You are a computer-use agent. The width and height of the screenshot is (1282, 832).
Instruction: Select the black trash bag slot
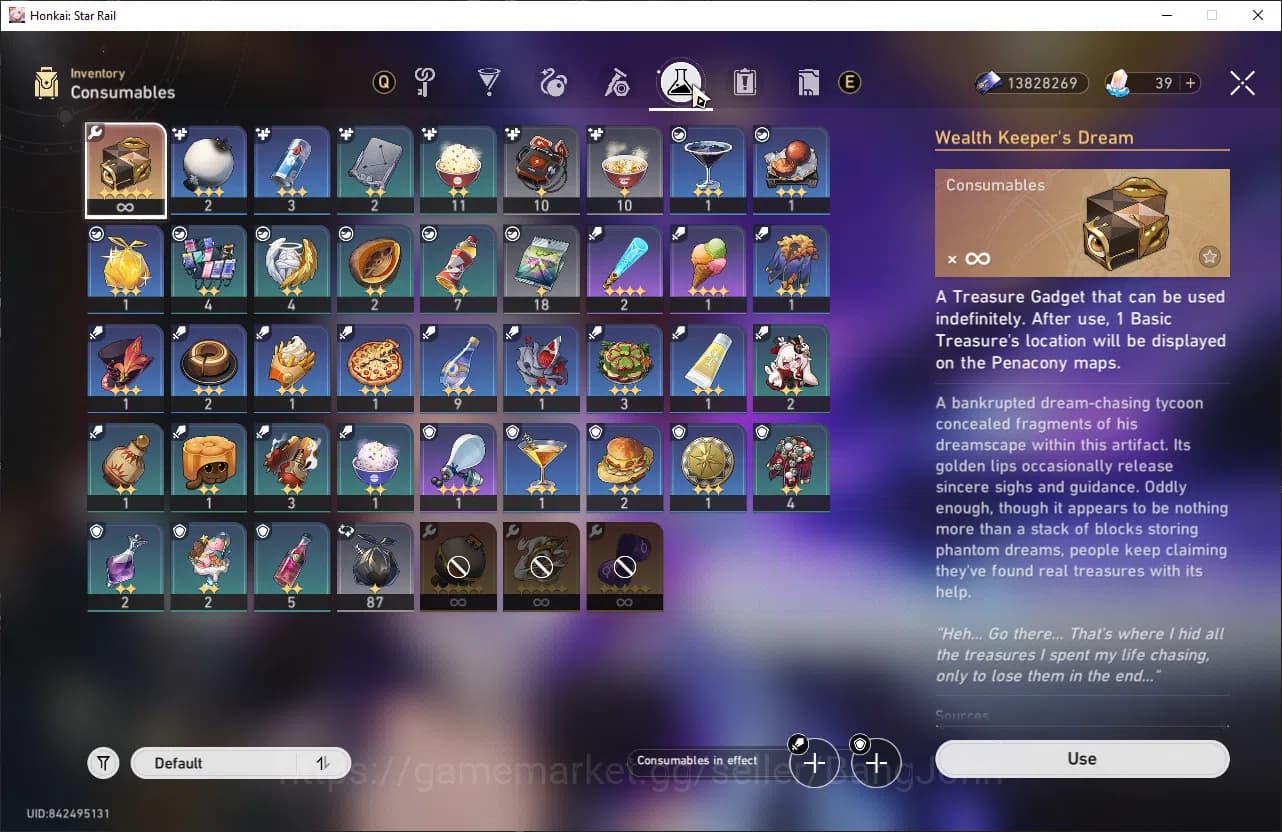click(375, 560)
